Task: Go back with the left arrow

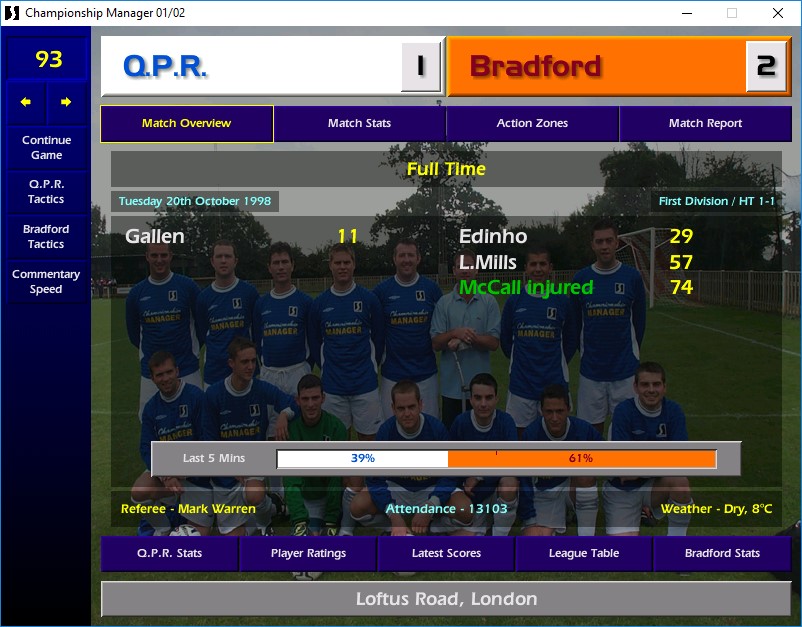Action: 26,102
